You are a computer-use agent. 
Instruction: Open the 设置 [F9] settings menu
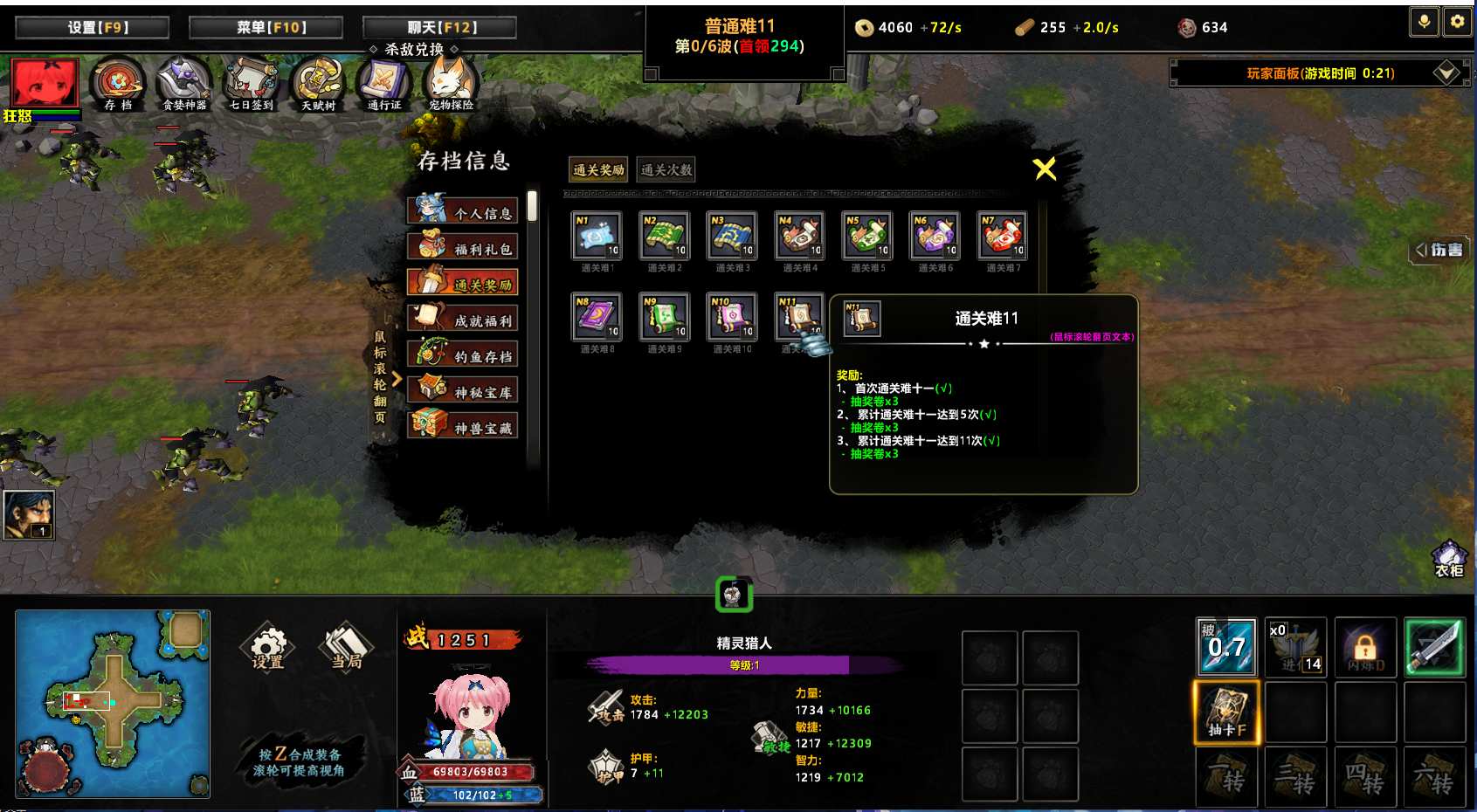point(92,28)
